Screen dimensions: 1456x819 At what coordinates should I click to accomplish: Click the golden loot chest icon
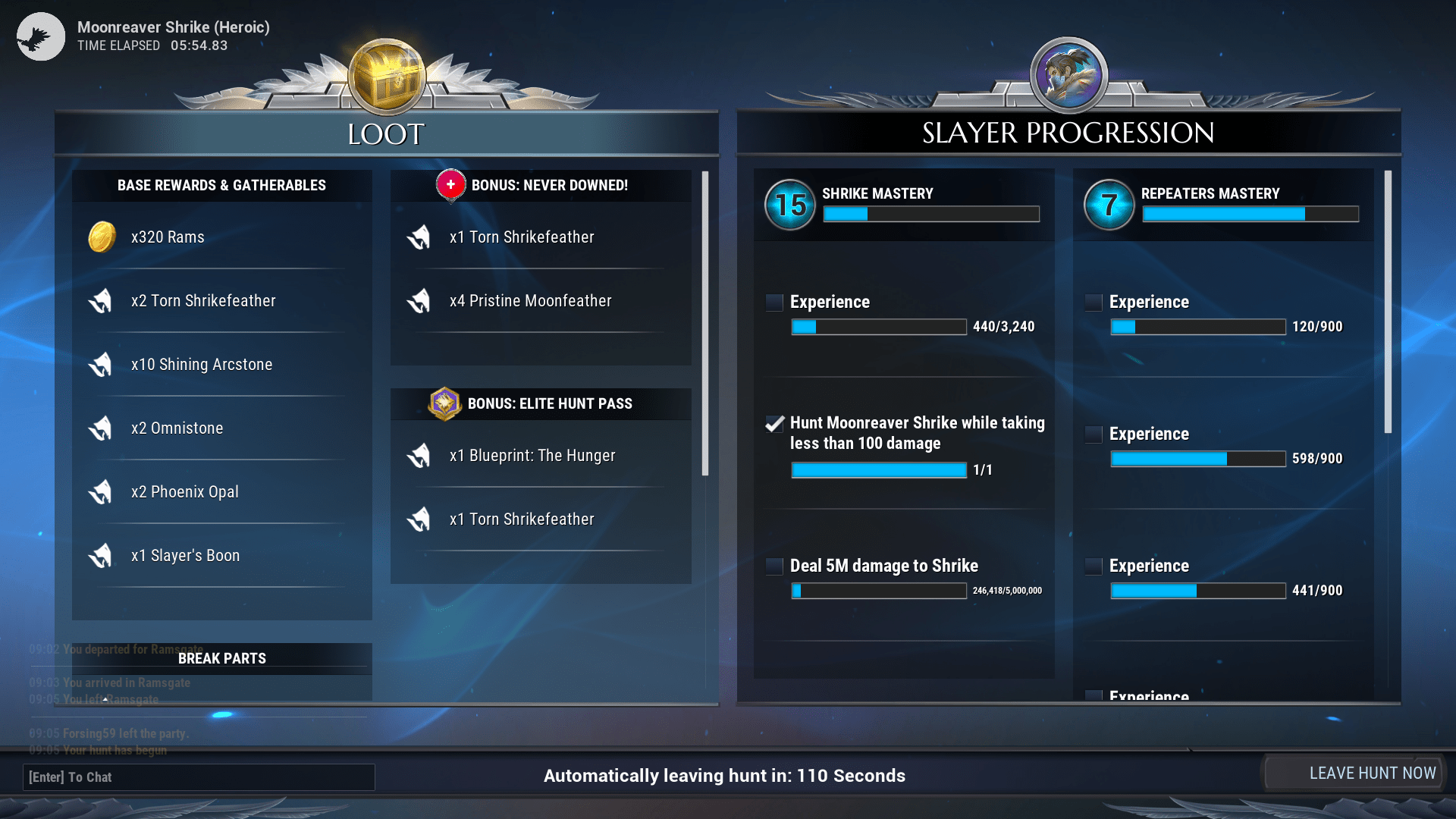point(386,77)
